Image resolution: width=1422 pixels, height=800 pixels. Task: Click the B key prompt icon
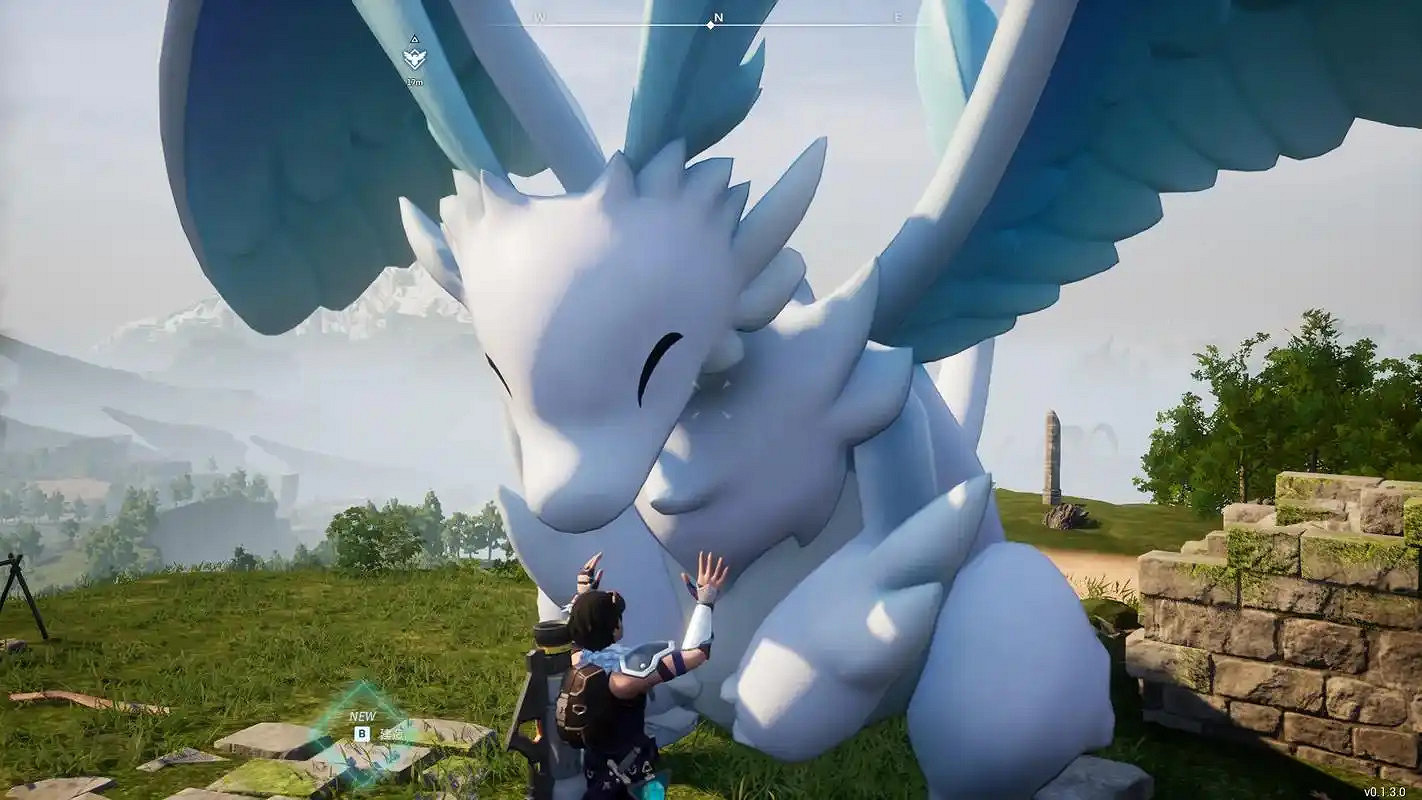point(362,733)
